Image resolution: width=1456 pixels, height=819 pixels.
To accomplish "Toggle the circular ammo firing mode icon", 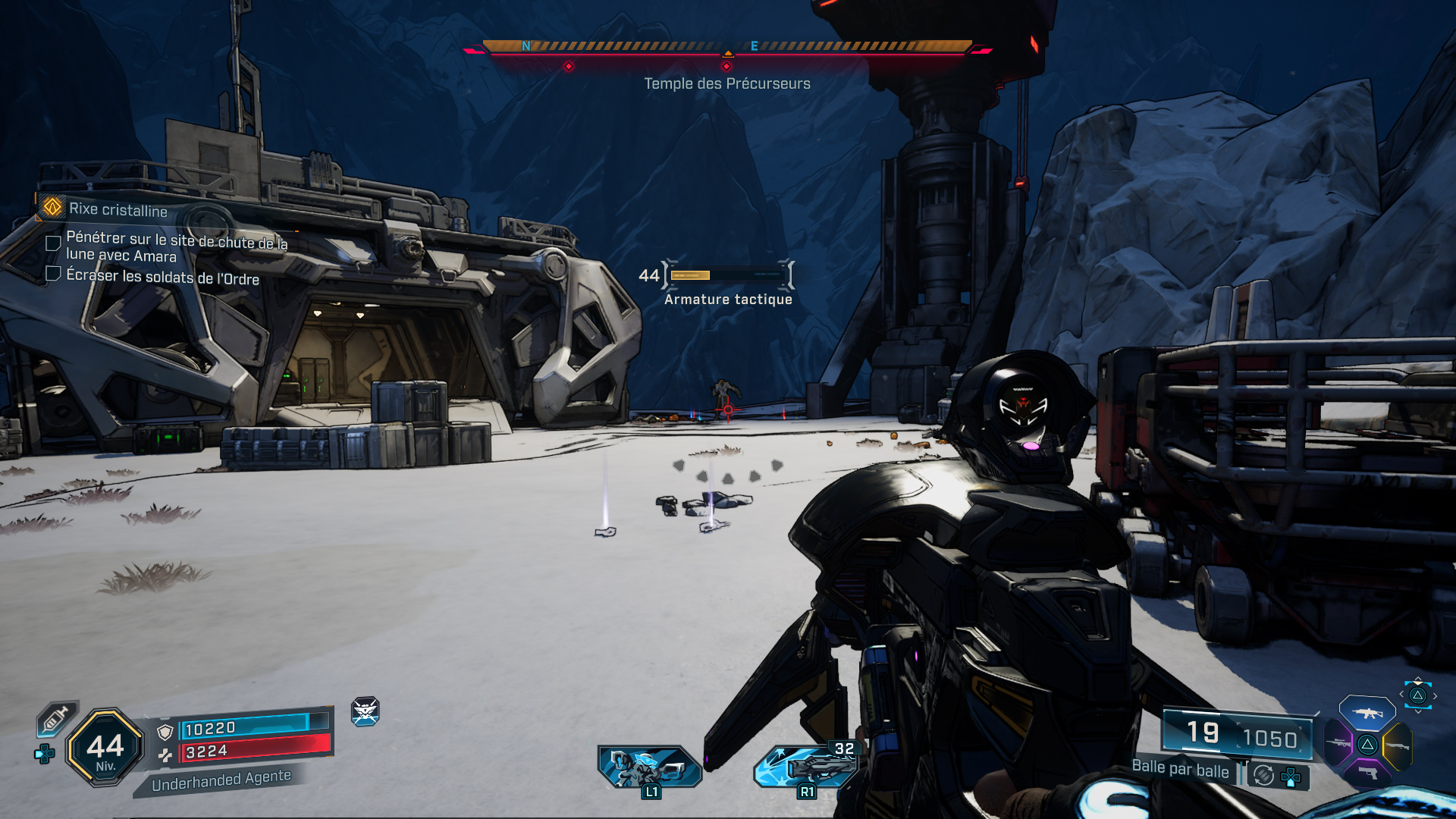I will (x=1263, y=775).
